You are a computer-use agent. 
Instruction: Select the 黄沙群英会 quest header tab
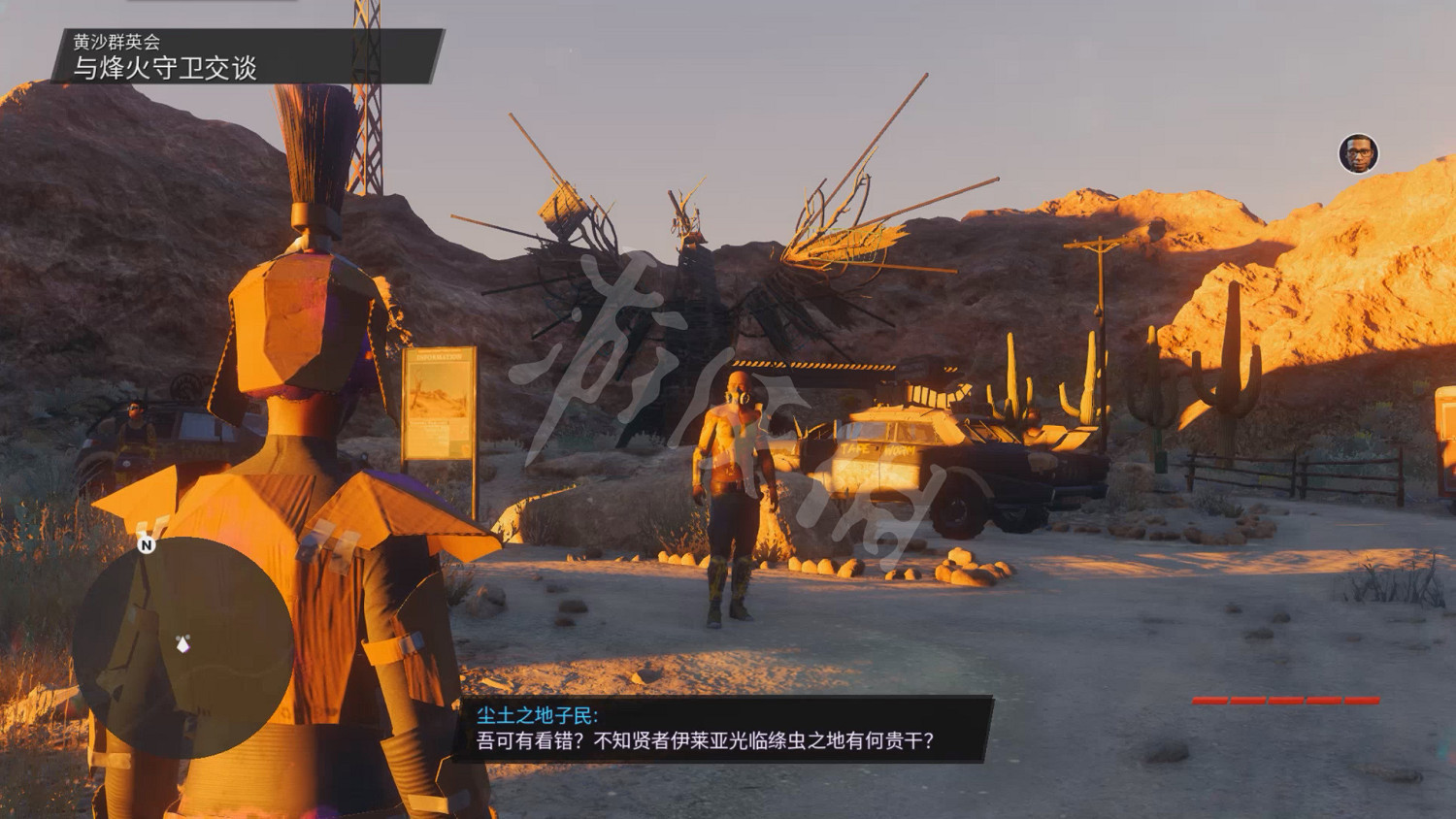click(118, 42)
